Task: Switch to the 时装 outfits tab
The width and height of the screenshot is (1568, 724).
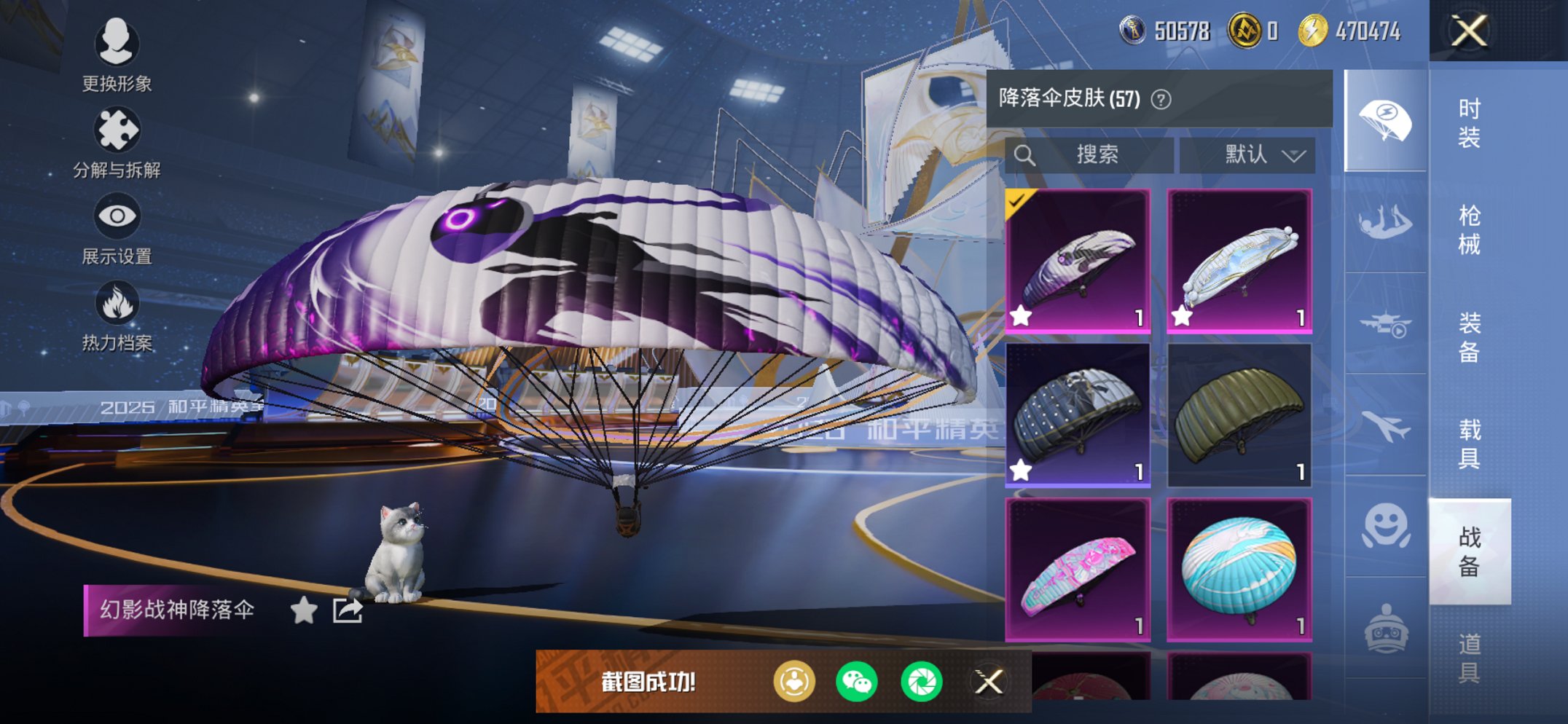Action: click(1469, 123)
